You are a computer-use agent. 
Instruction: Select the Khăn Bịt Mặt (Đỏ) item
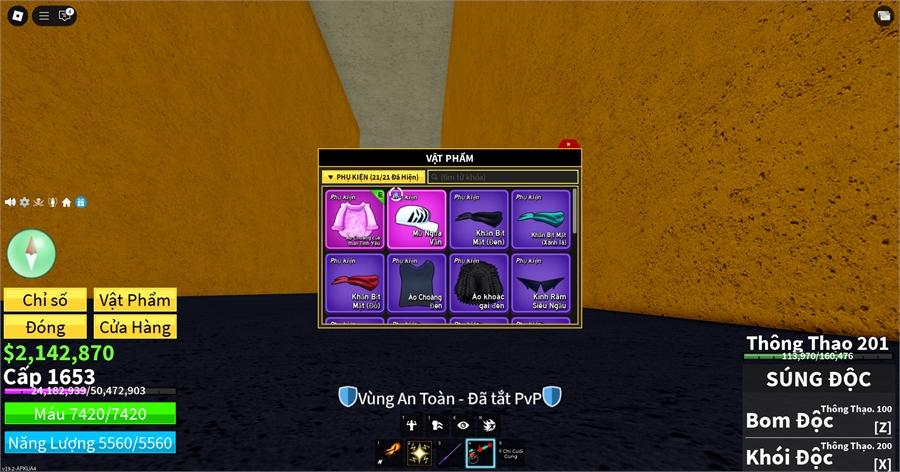354,283
